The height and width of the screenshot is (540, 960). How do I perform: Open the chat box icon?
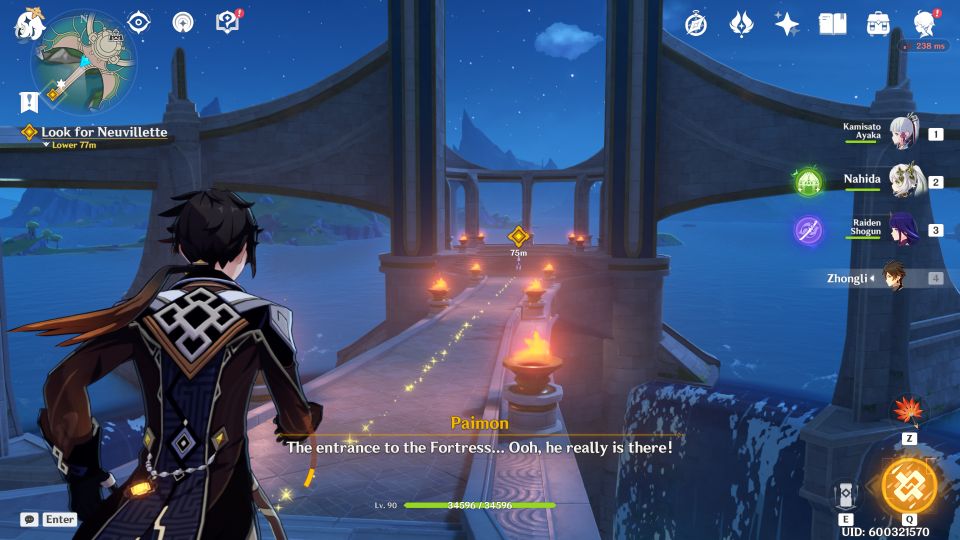click(x=29, y=519)
